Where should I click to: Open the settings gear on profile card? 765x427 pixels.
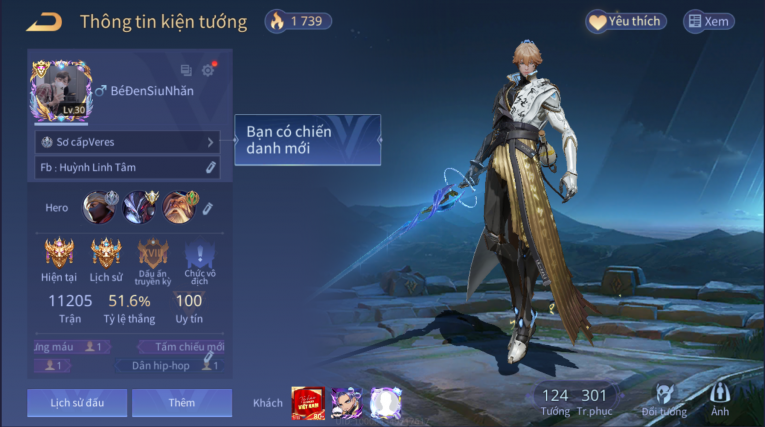tap(208, 70)
